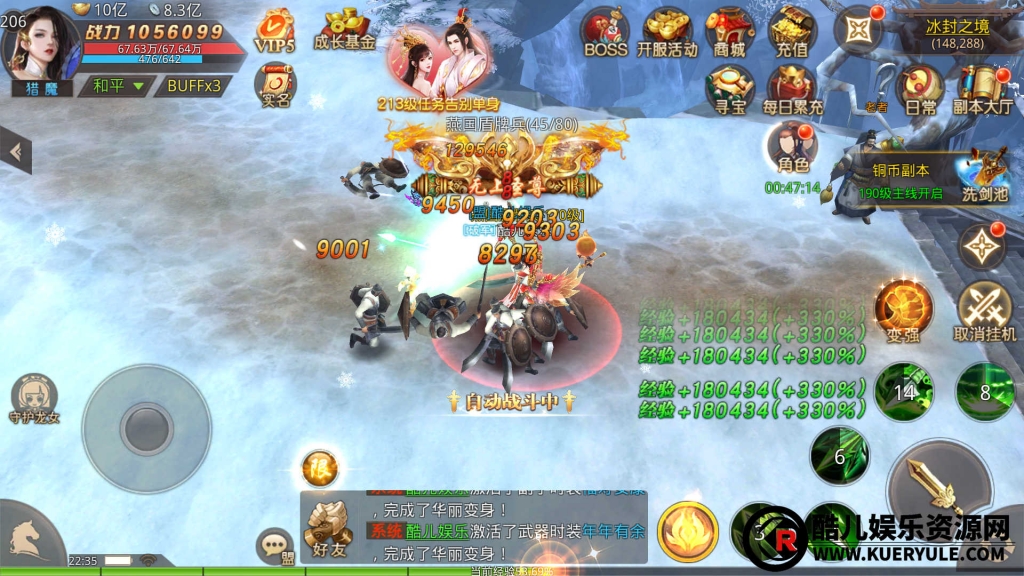Screen dimensions: 1024x576
Task: Open the 角色 character sheet
Action: [x=792, y=150]
